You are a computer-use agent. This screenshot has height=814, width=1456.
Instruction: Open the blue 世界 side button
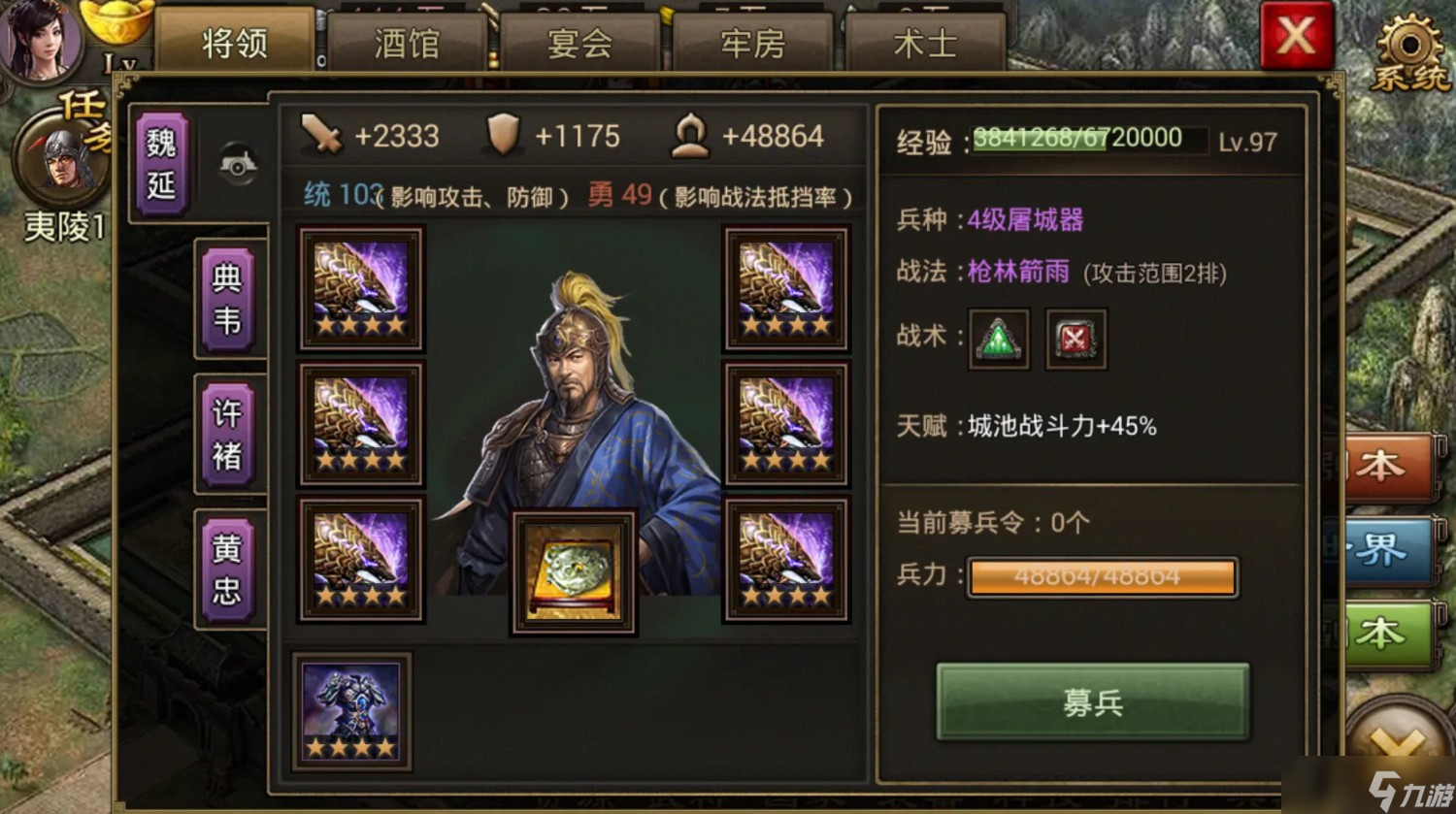(x=1390, y=546)
